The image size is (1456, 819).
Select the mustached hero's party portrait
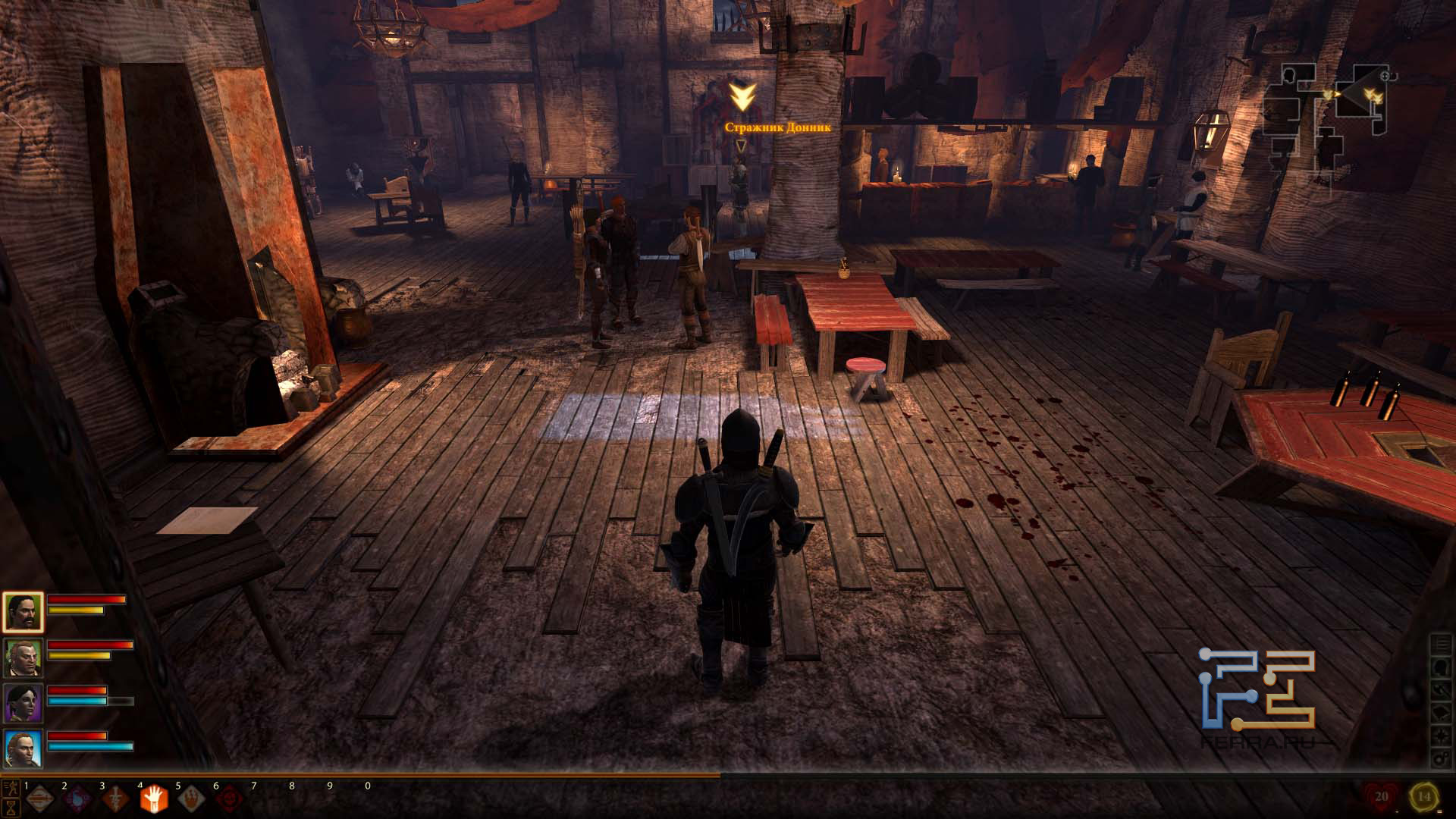pyautogui.click(x=23, y=613)
